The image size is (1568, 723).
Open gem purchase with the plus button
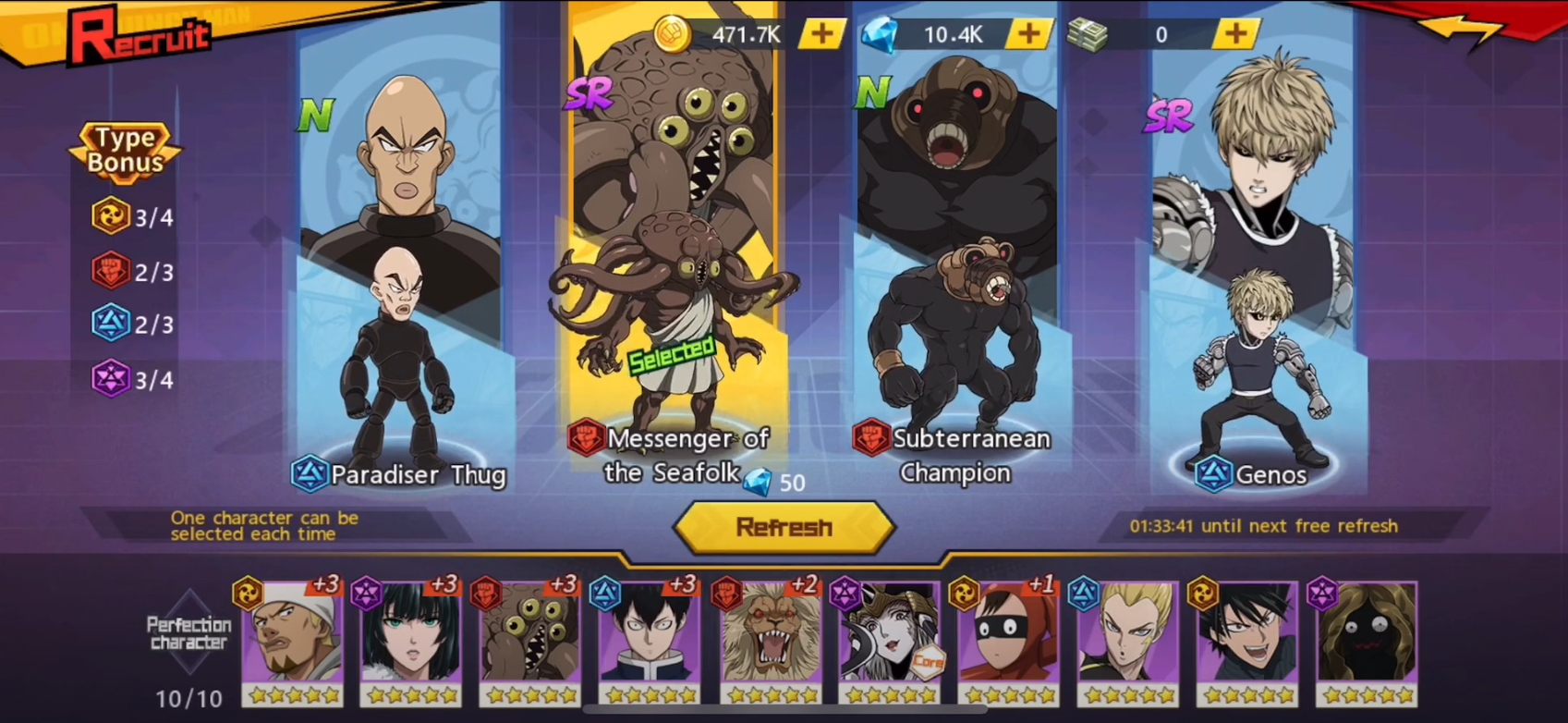(x=1028, y=33)
